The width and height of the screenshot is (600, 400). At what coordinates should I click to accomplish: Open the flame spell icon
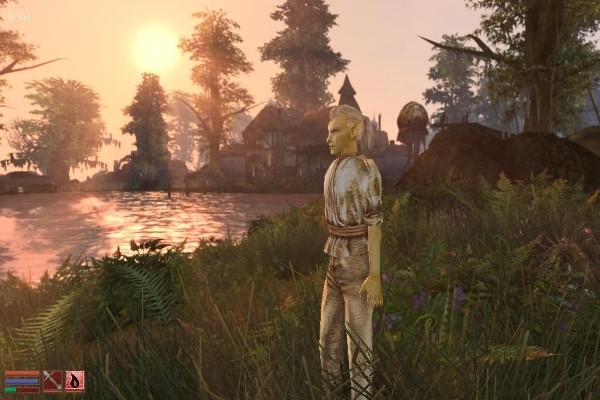(x=74, y=381)
